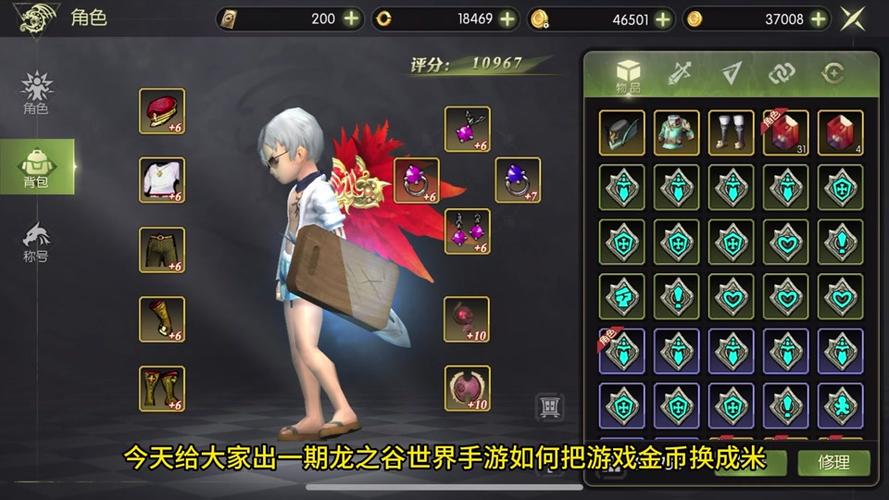Select the equipped red beret slot
Screen dimensions: 889x500
tap(161, 111)
